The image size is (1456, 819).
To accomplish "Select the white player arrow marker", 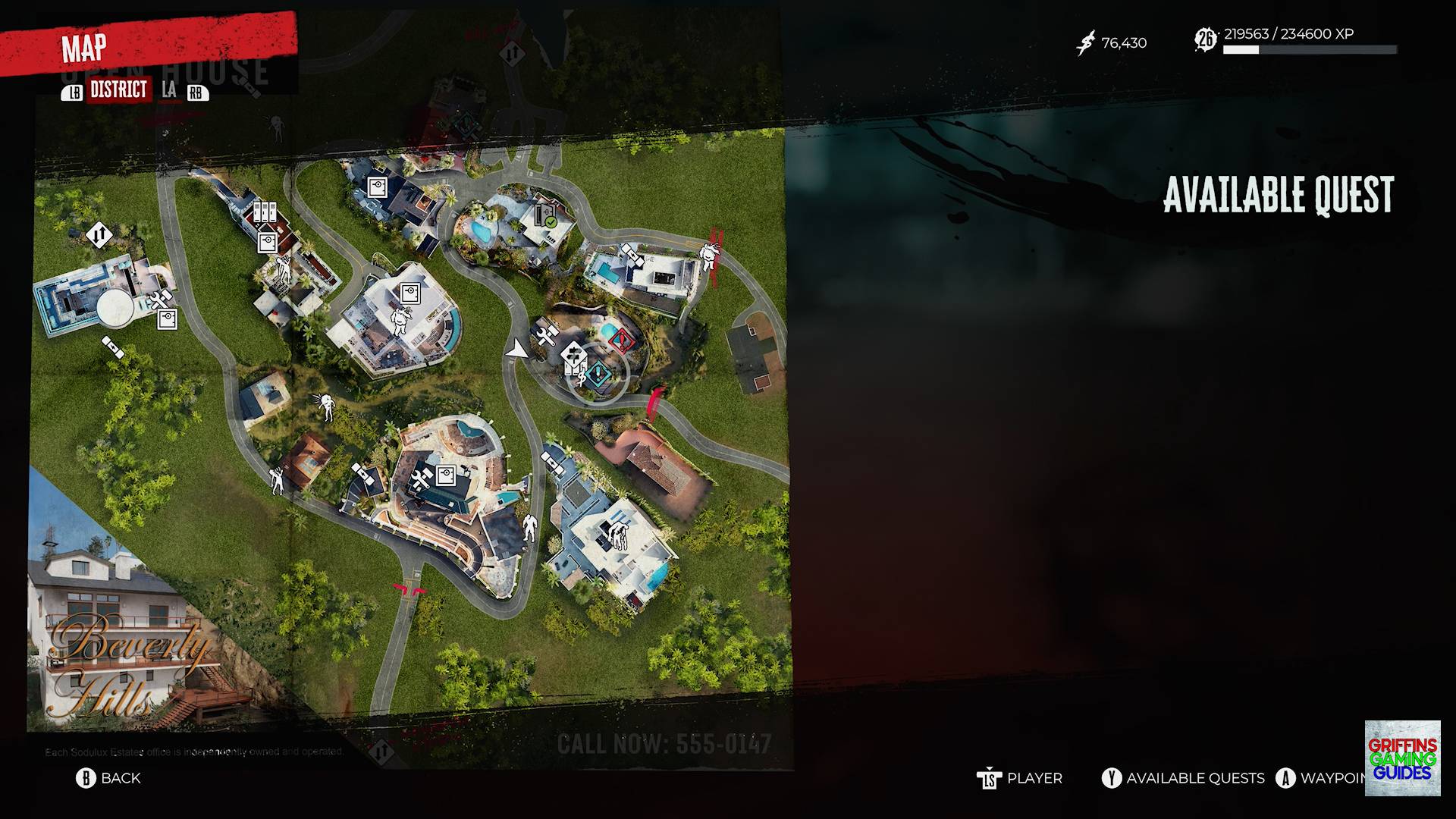I will [x=517, y=349].
